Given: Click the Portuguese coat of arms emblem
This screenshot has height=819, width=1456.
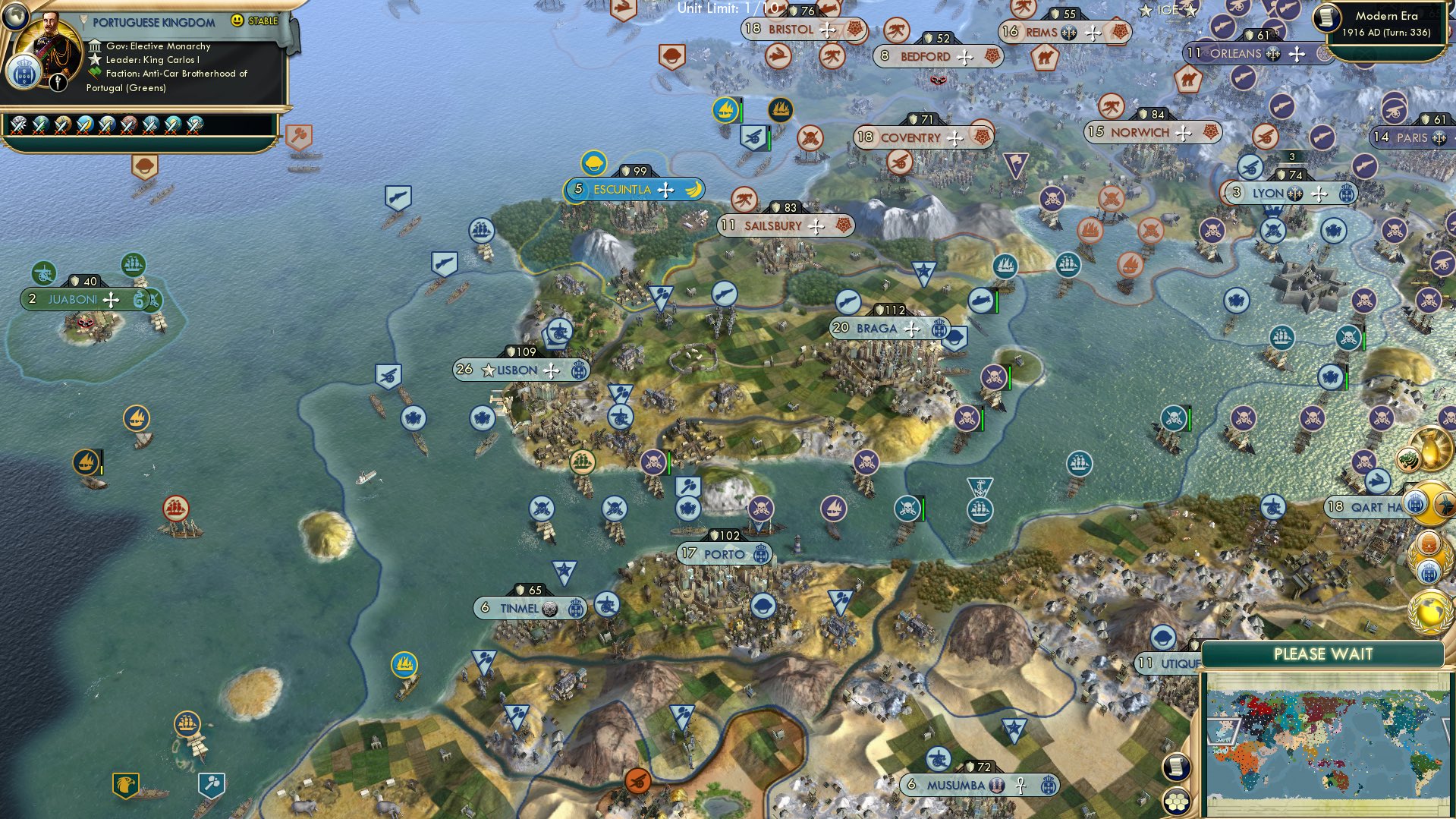Looking at the screenshot, I should click(x=25, y=73).
